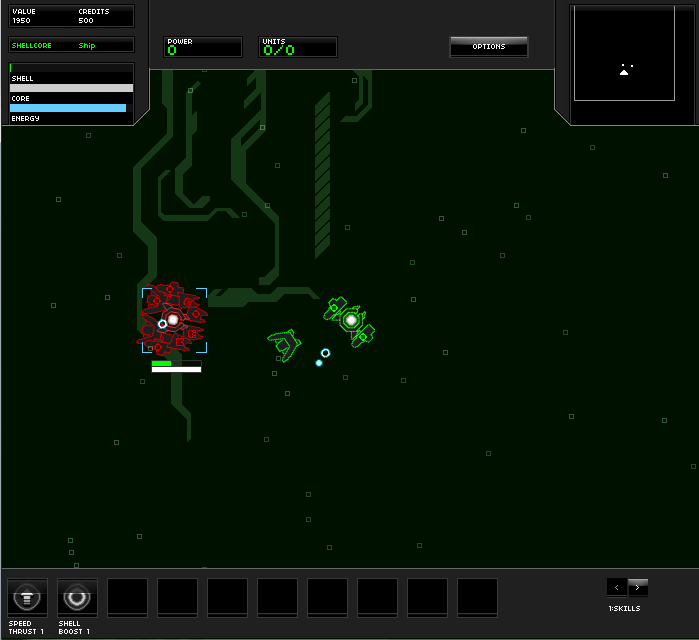Switch to the next skills page arrow
The height and width of the screenshot is (640, 699).
(638, 587)
